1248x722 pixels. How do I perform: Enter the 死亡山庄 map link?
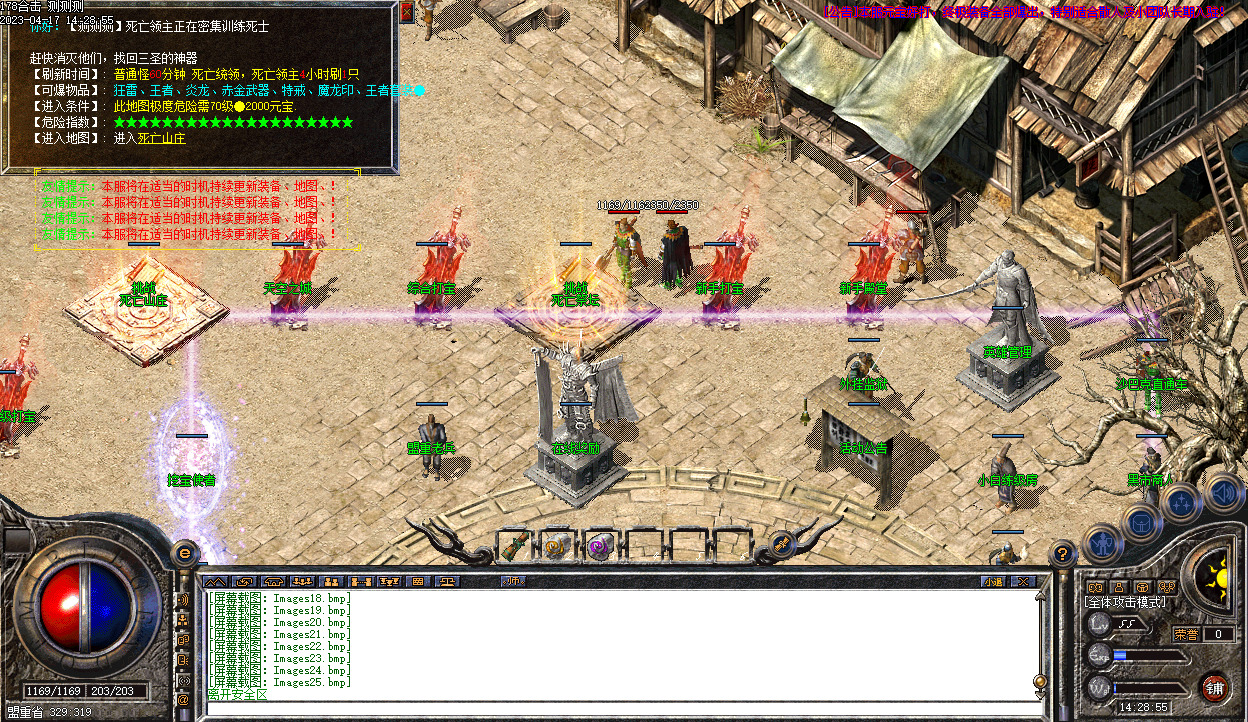pyautogui.click(x=161, y=139)
